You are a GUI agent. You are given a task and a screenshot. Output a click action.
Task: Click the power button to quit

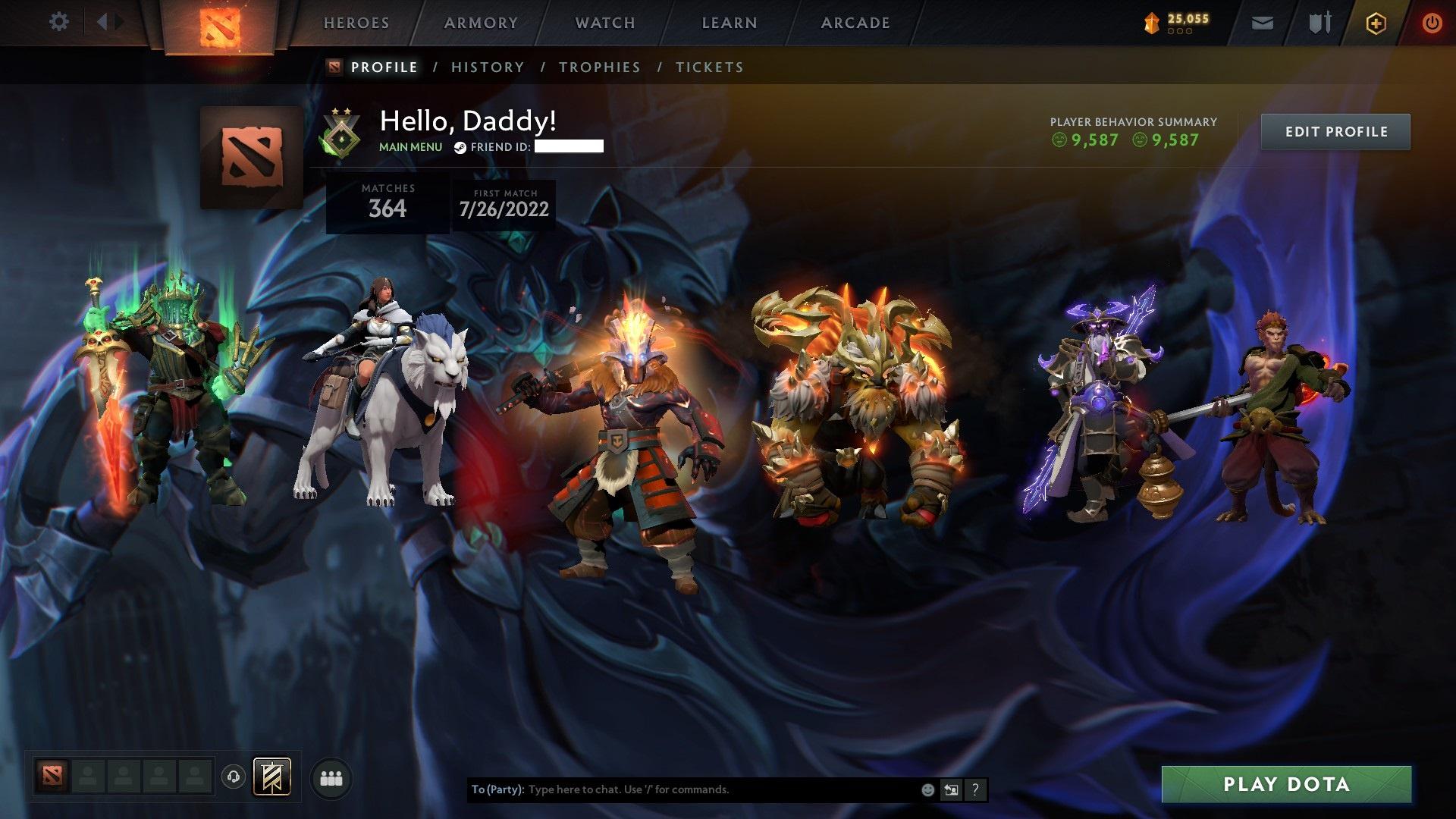[x=1432, y=23]
